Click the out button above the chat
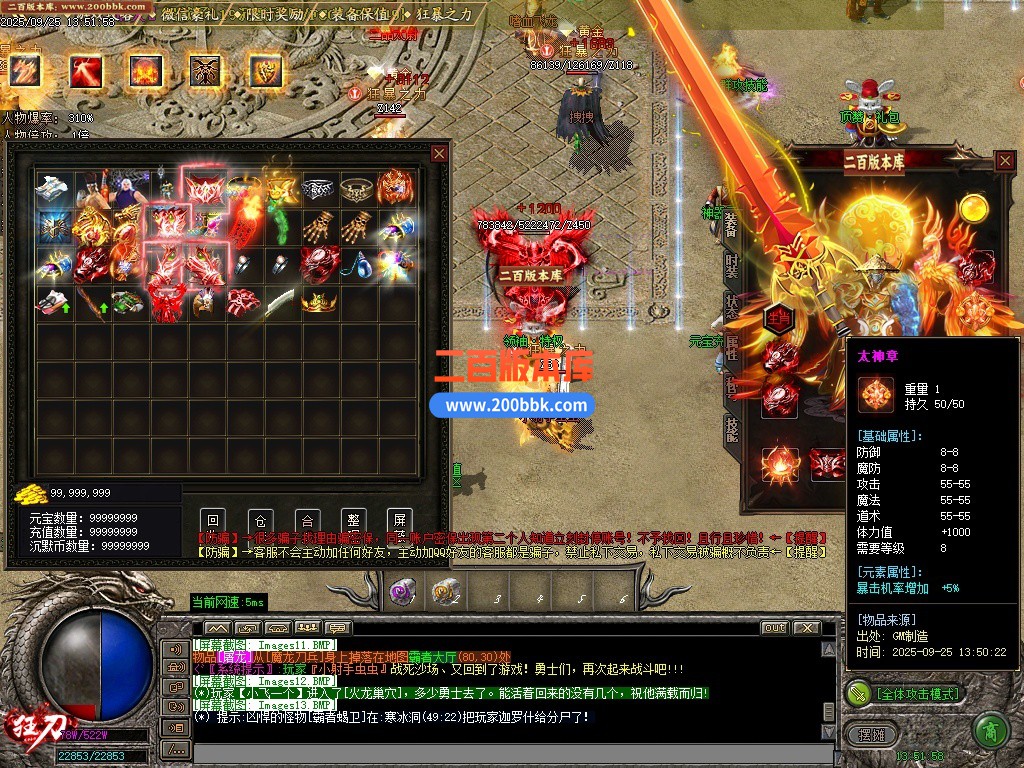Viewport: 1024px width, 768px height. [774, 628]
